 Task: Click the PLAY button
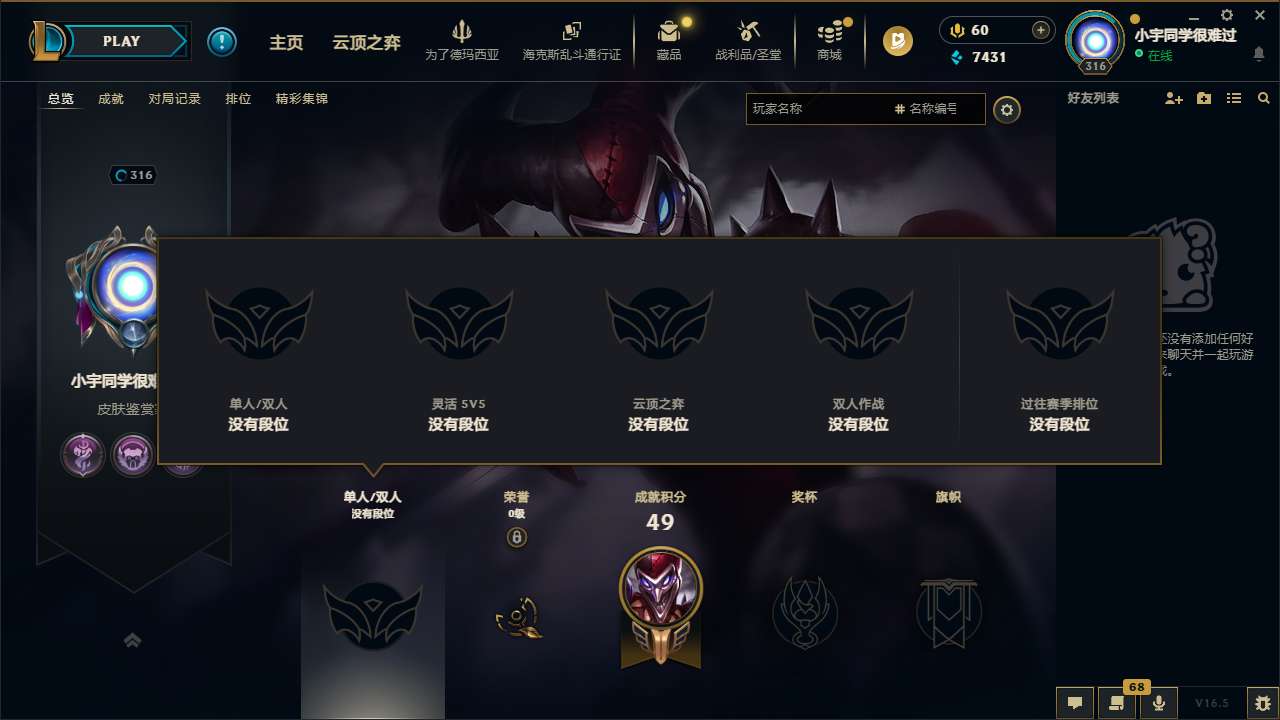point(122,41)
